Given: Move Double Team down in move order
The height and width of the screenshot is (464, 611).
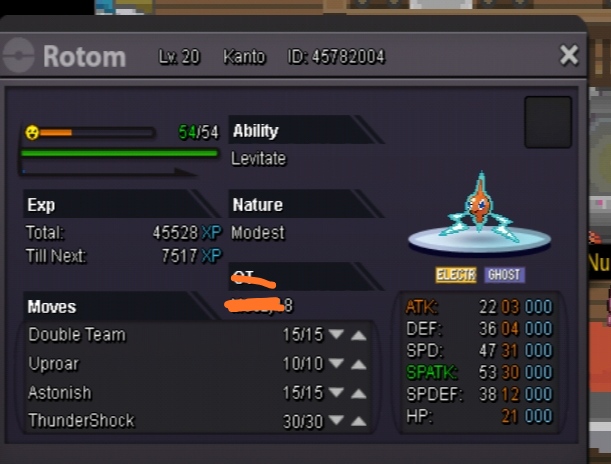Looking at the screenshot, I should coord(336,335).
